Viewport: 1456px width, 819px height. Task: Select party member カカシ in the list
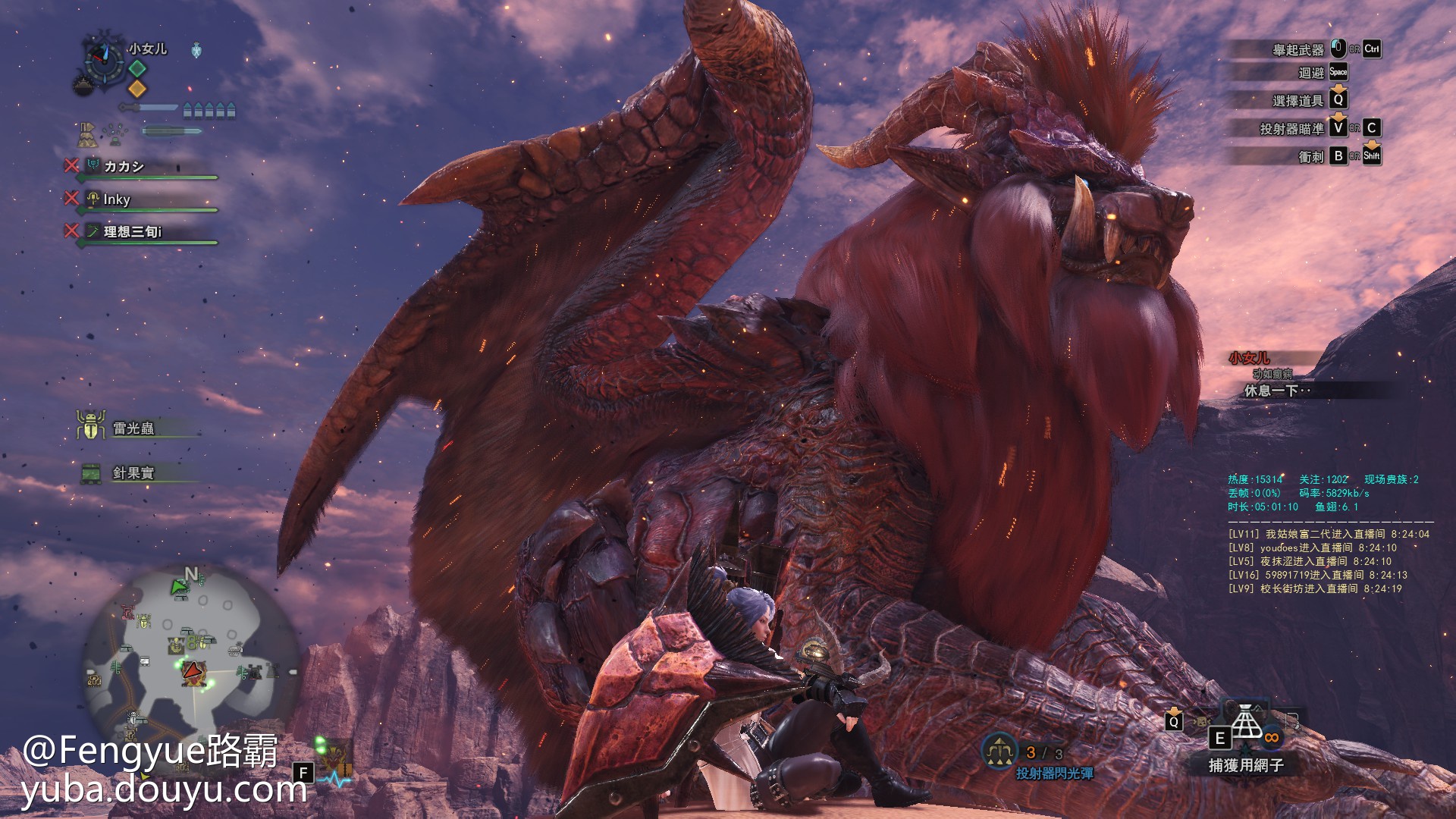(x=124, y=166)
